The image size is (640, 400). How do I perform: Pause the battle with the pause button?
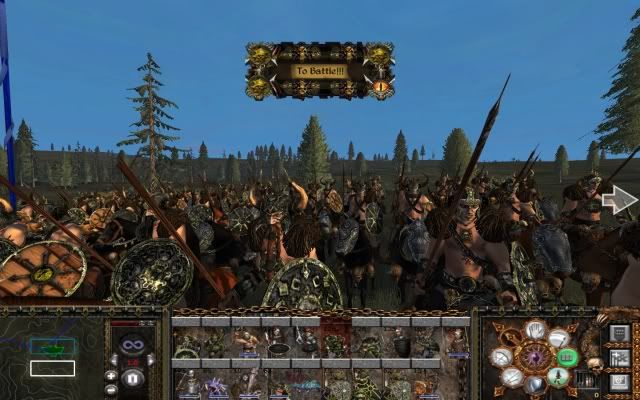click(134, 379)
